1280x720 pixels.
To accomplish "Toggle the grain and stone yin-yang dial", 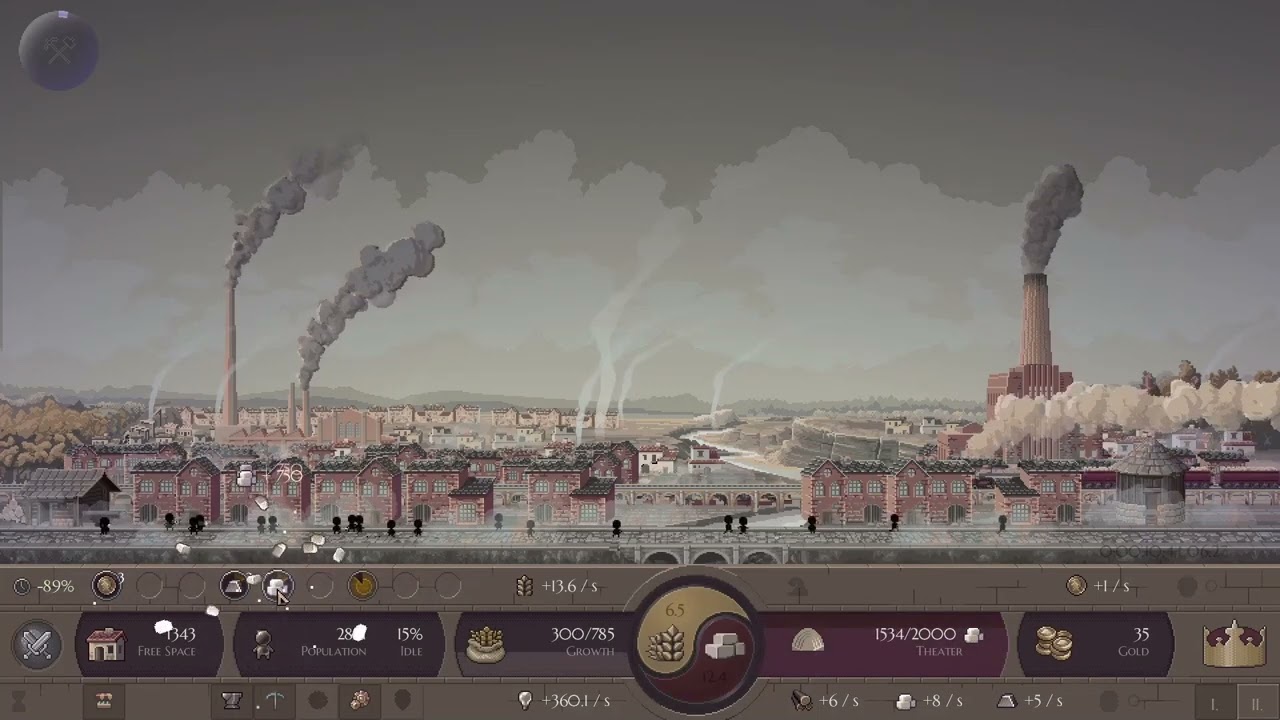I will click(x=694, y=644).
